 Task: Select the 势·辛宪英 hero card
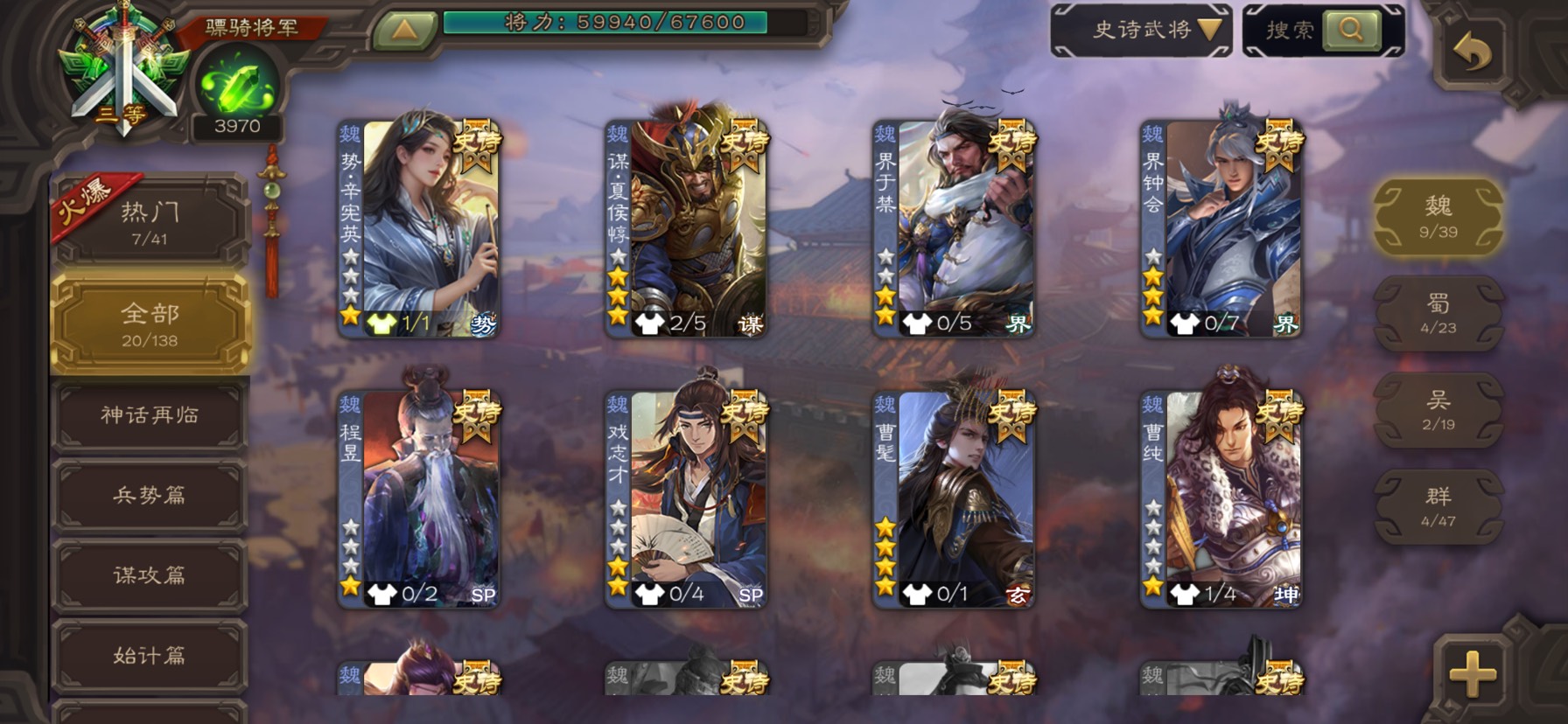click(x=419, y=228)
